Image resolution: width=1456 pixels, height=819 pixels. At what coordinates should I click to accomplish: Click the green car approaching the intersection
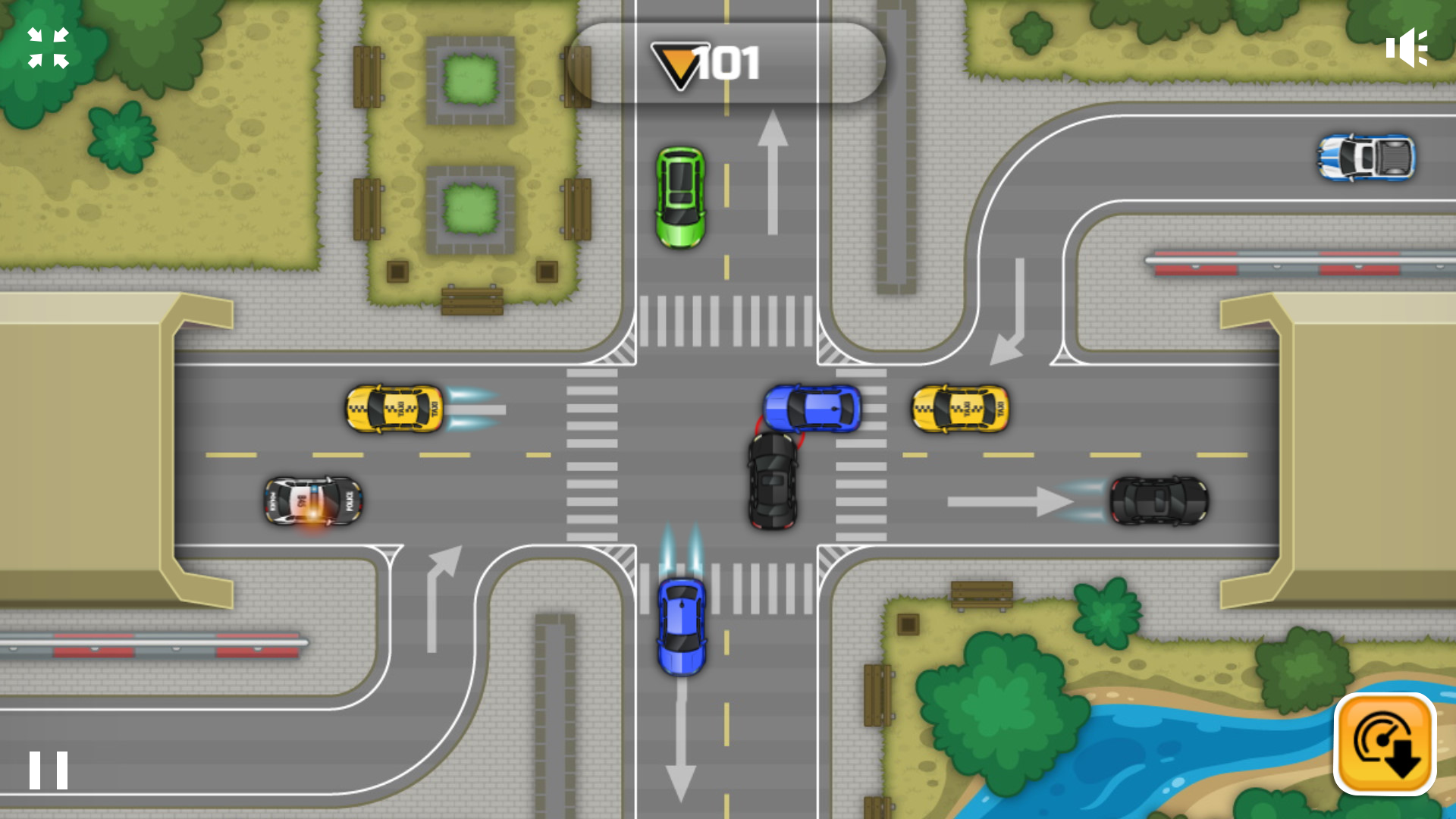682,196
